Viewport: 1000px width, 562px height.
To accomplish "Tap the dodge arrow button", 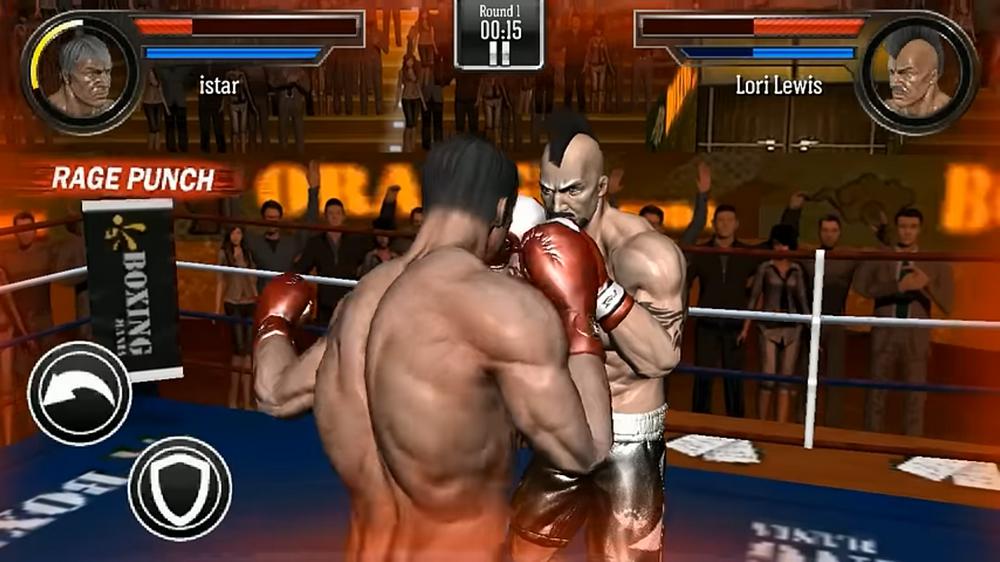I will coord(80,391).
